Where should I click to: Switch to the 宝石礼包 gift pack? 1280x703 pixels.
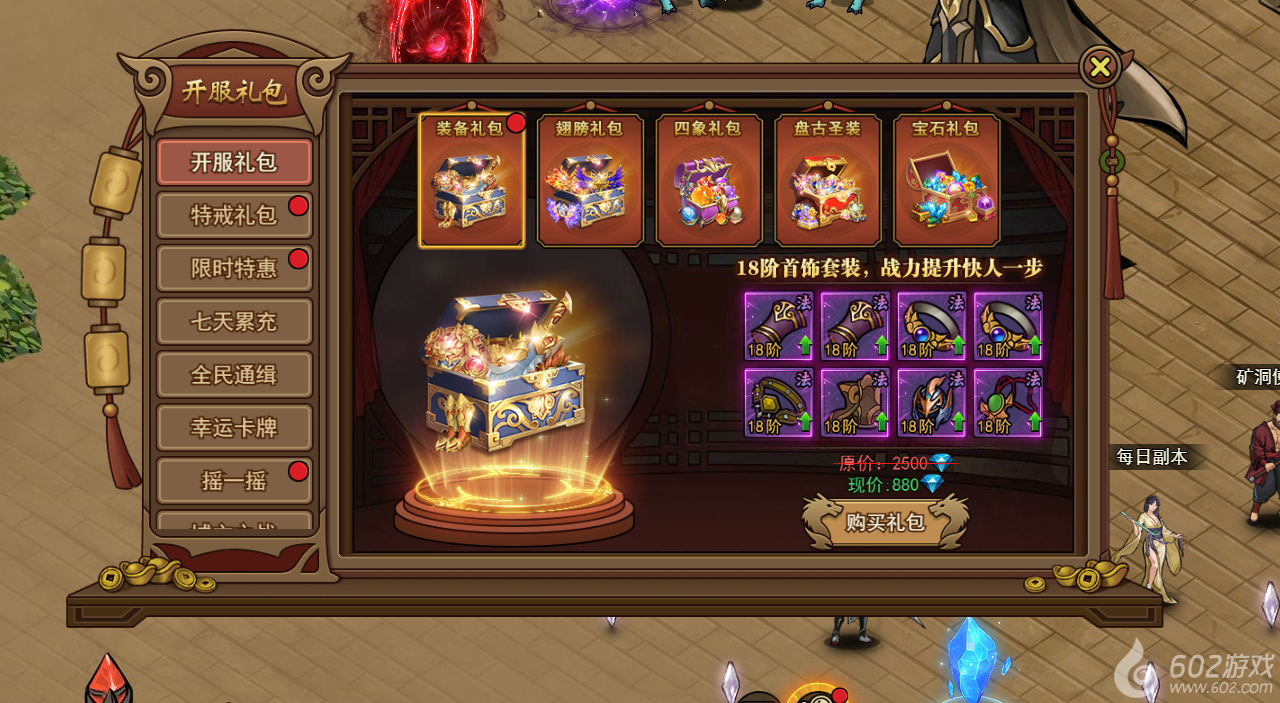[946, 180]
